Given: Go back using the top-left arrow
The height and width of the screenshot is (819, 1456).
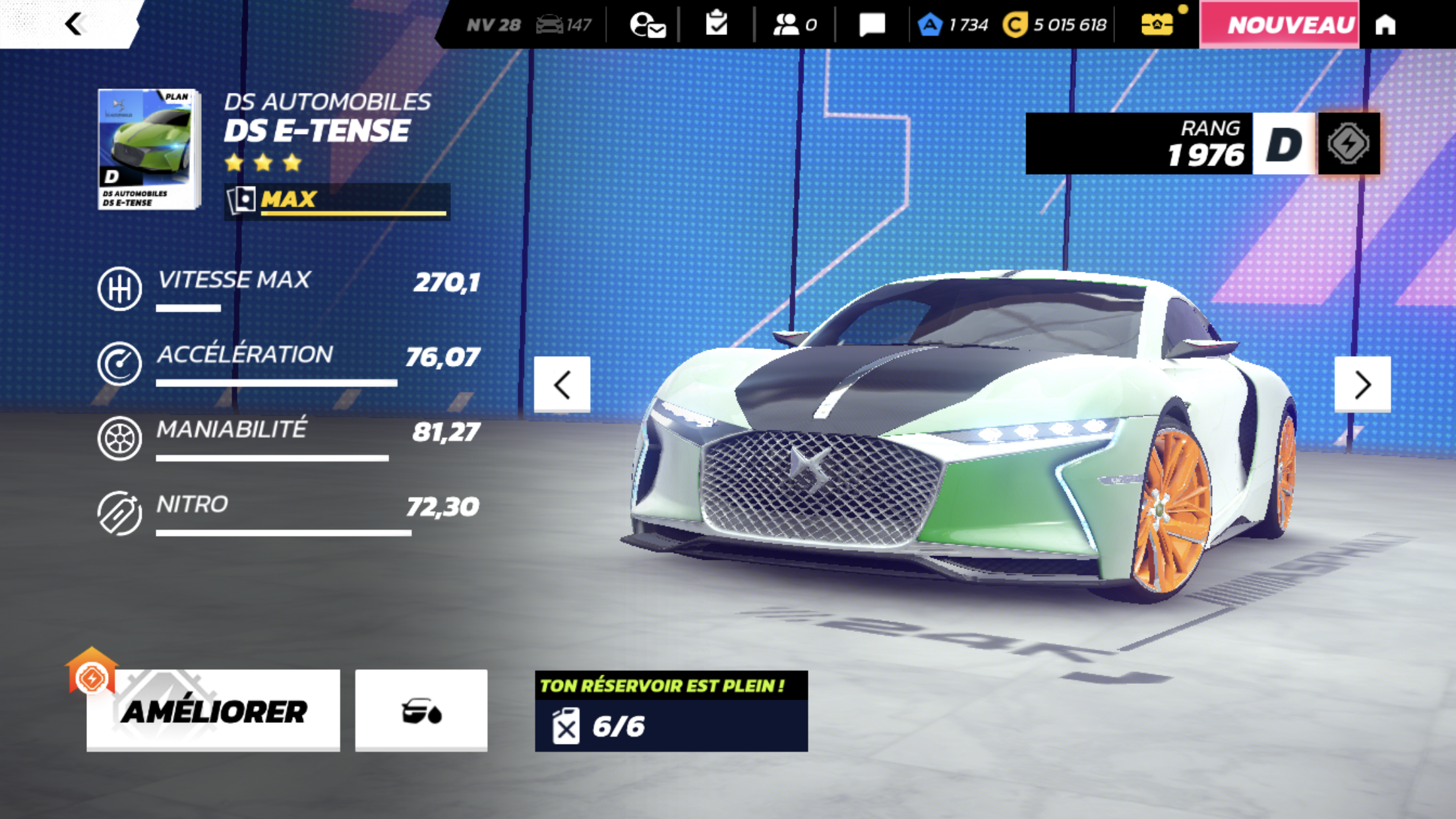Looking at the screenshot, I should click(74, 24).
